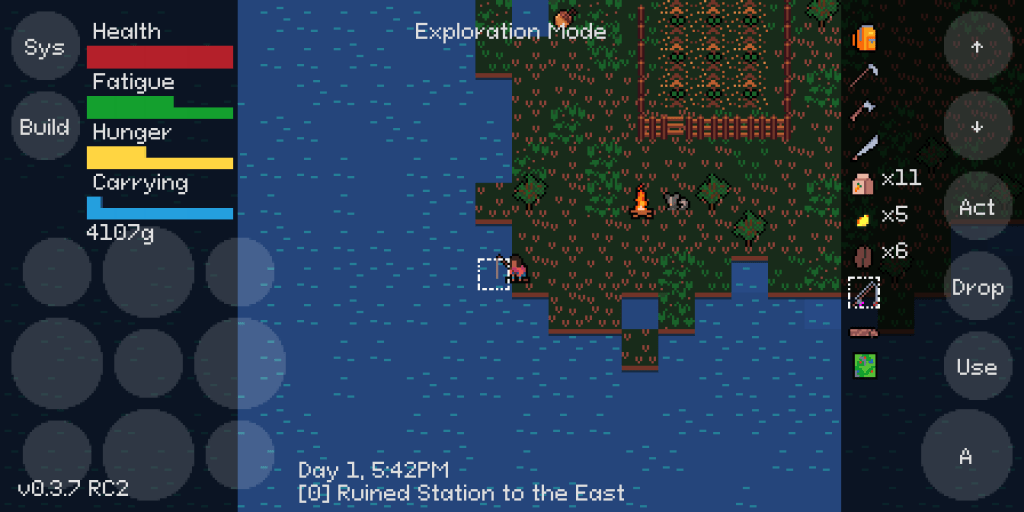Tap the round A button

point(966,456)
